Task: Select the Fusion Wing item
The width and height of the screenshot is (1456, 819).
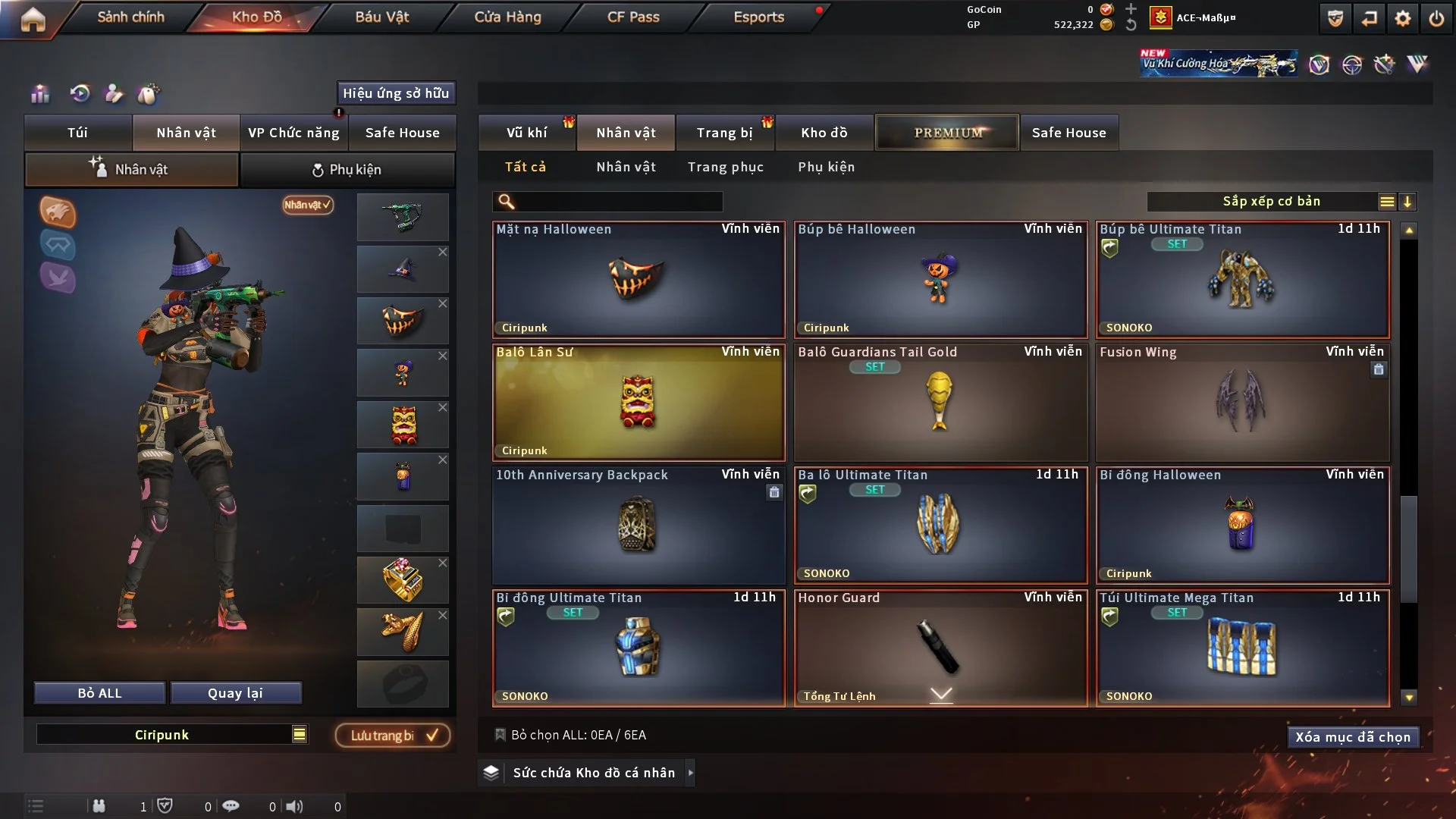Action: (x=1242, y=402)
